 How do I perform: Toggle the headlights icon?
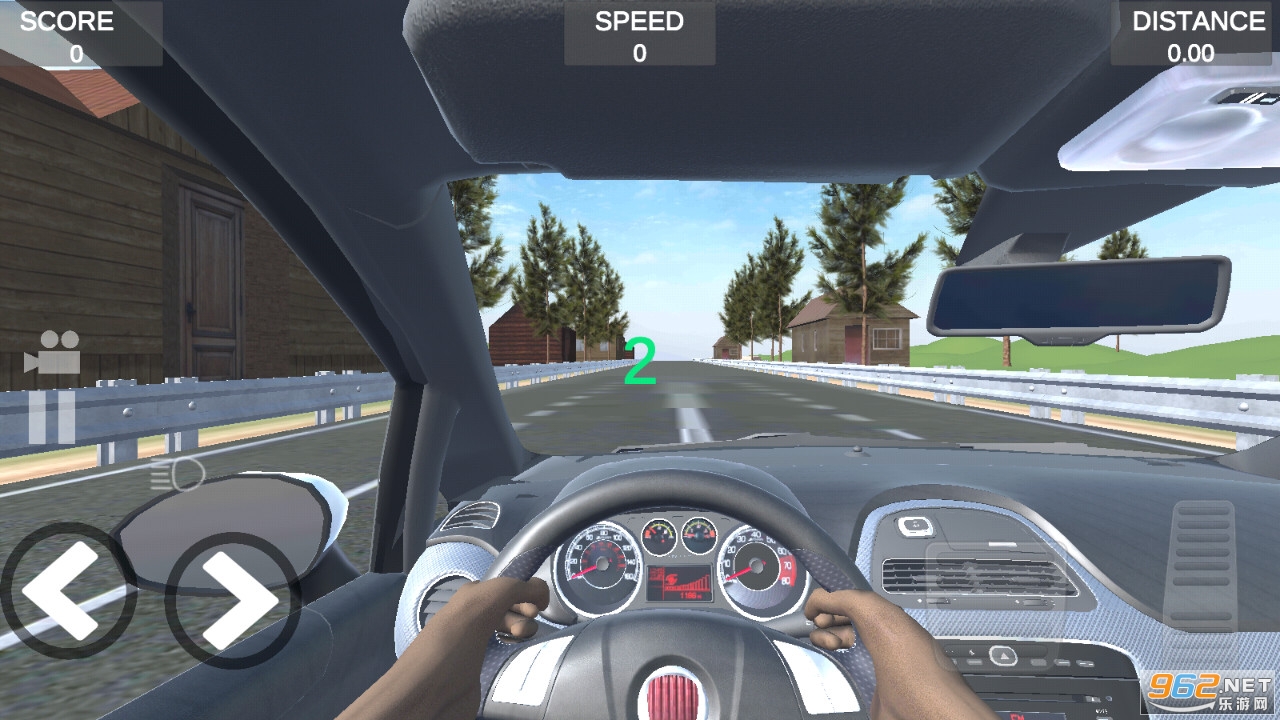[x=177, y=475]
